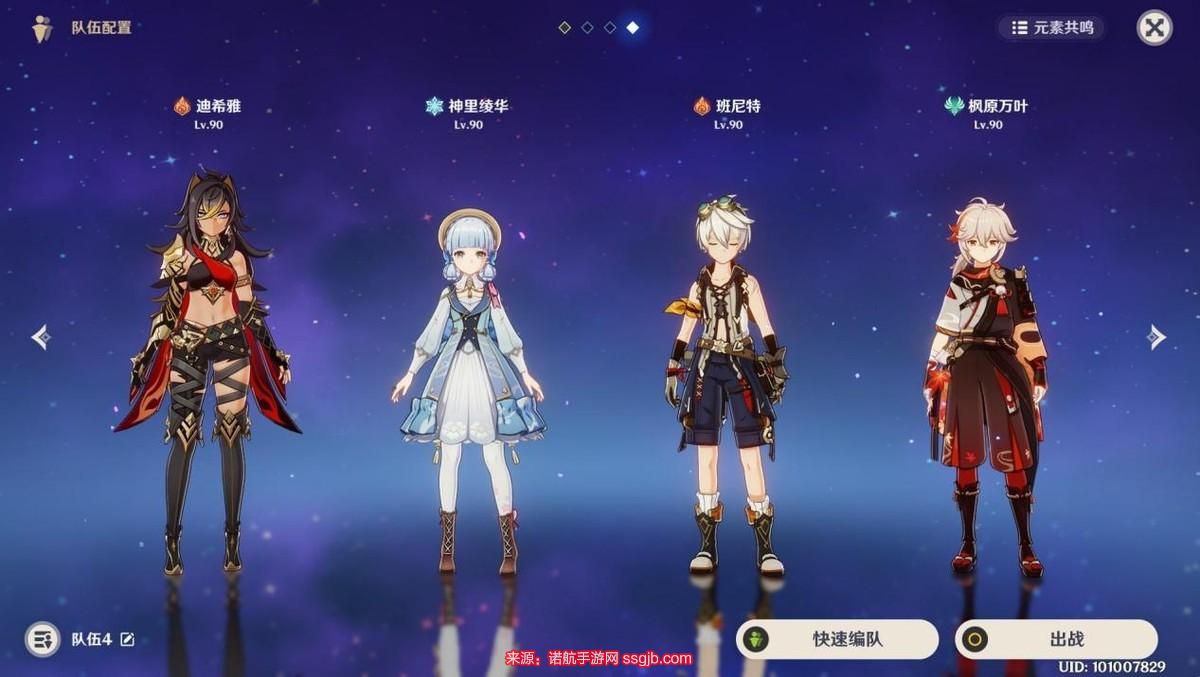The width and height of the screenshot is (1200, 677).
Task: Close the party setup screen
Action: pos(1154,28)
